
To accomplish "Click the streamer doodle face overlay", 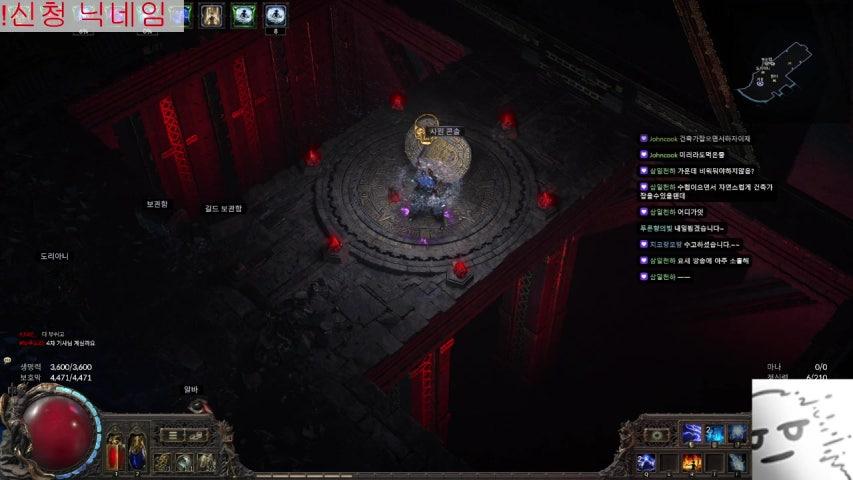I will pyautogui.click(x=802, y=429).
